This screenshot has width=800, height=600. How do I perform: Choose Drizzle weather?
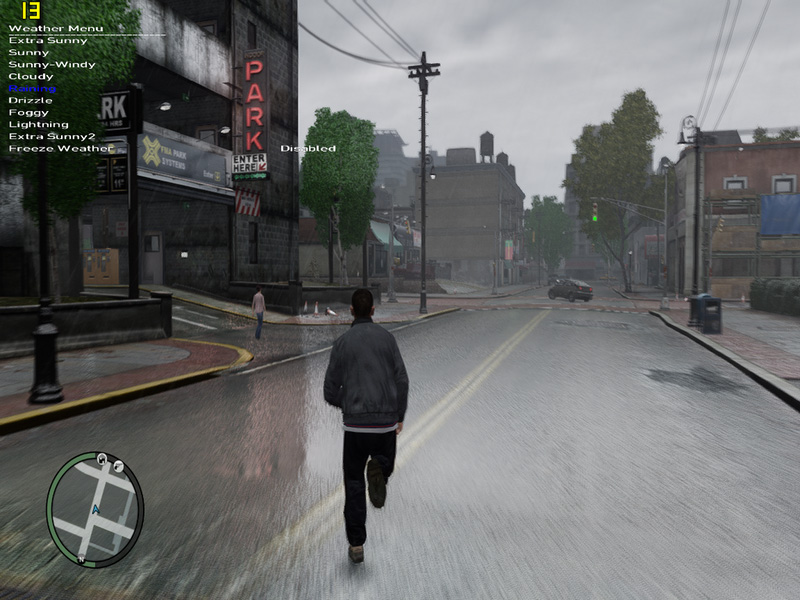coord(30,100)
